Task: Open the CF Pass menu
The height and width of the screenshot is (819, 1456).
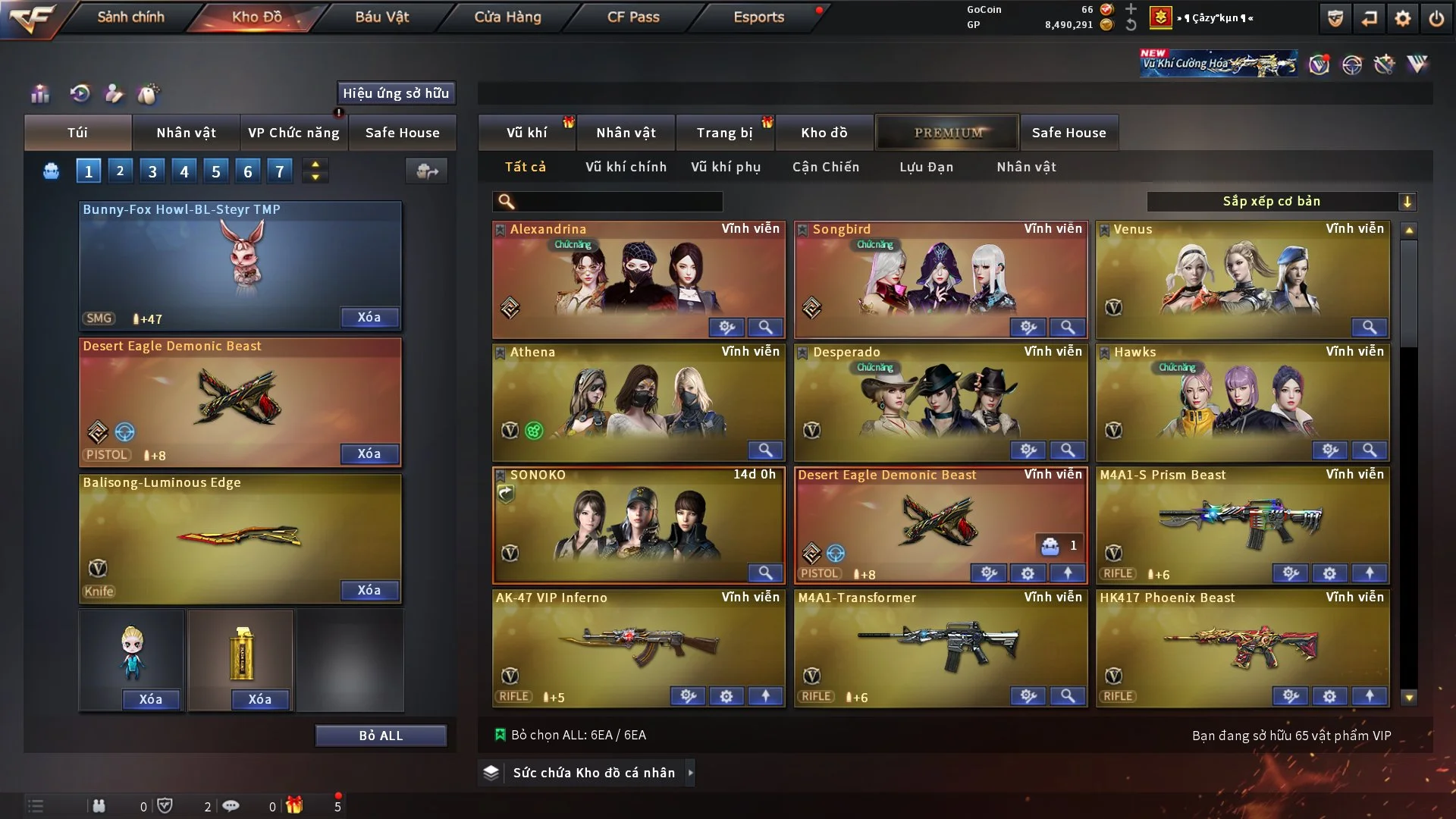Action: 633,17
